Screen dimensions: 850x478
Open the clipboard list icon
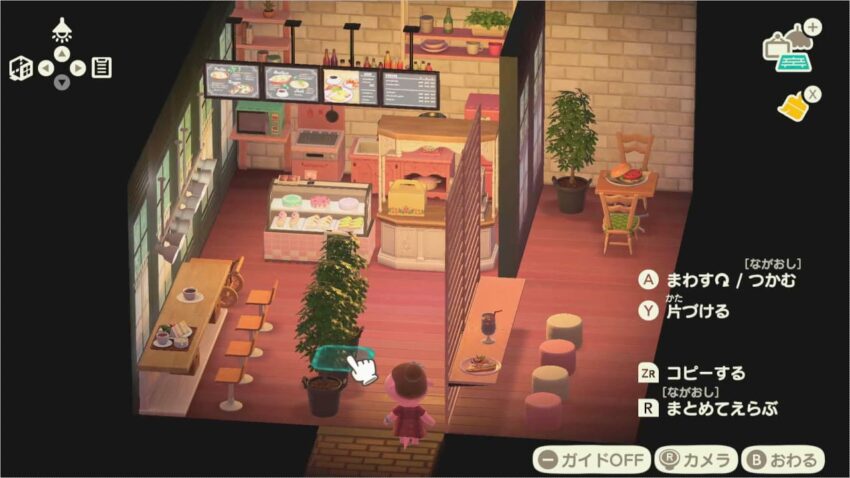click(x=101, y=68)
